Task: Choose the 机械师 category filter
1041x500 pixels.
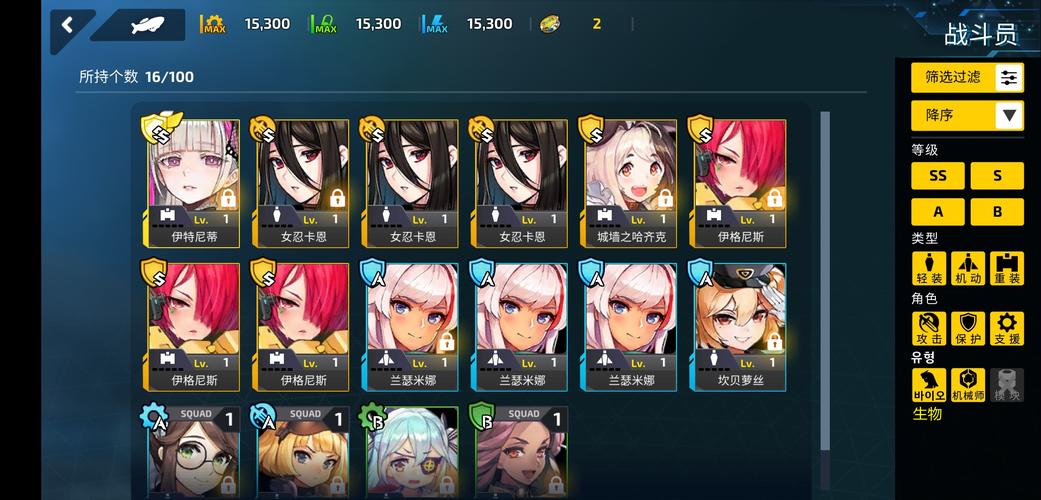Action: tap(967, 385)
